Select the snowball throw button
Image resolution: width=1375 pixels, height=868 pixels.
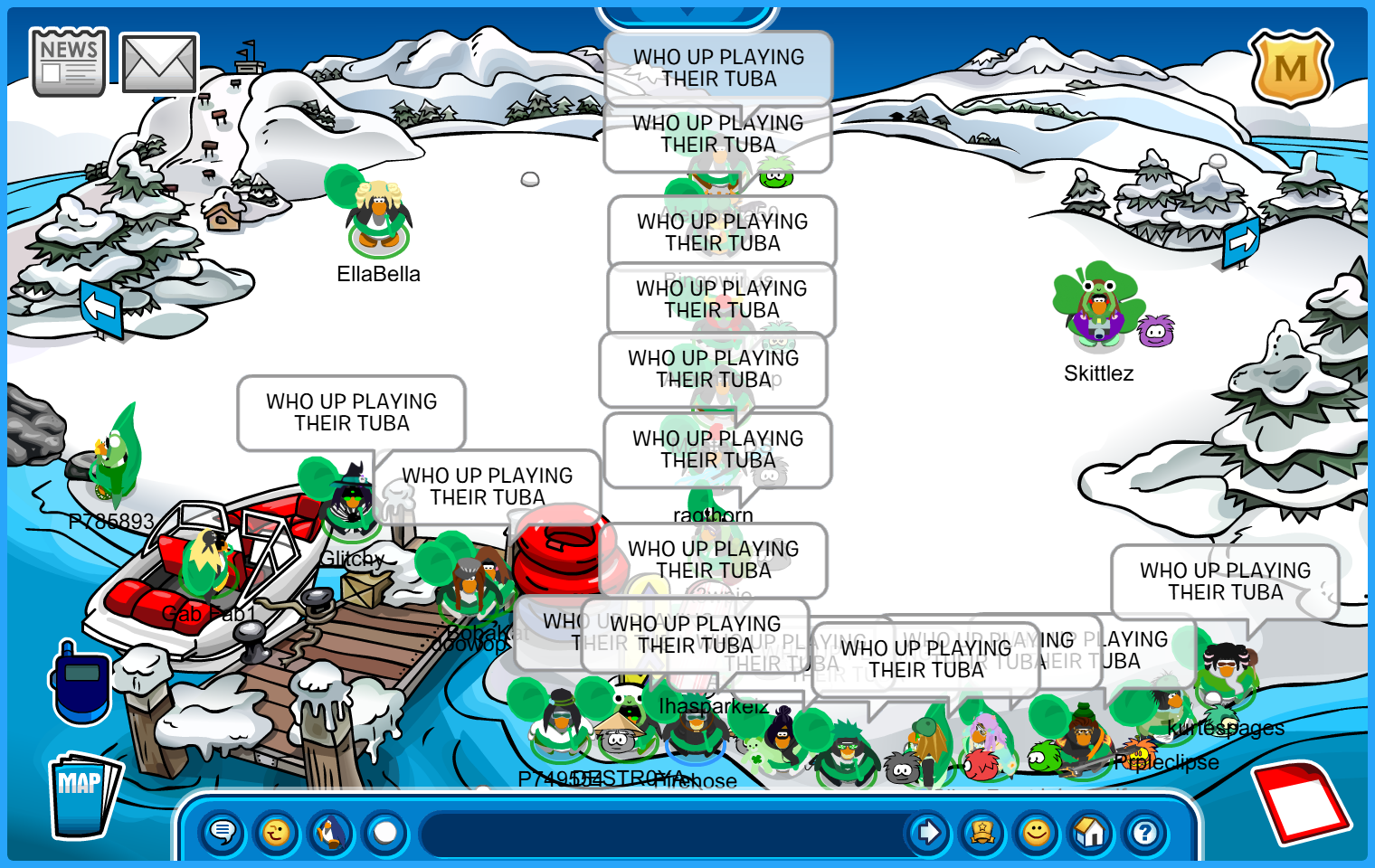coord(385,832)
